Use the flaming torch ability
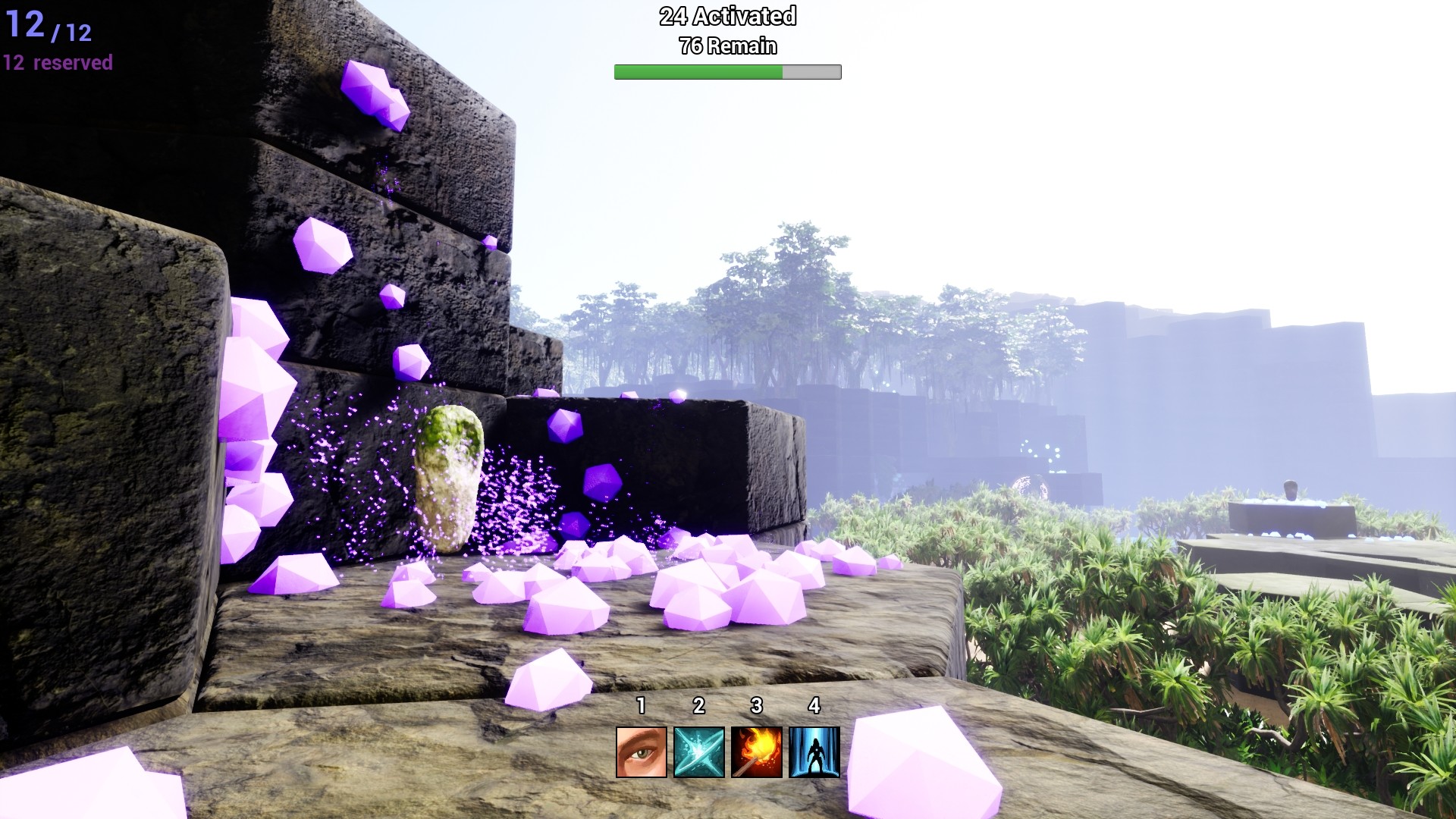Image resolution: width=1456 pixels, height=819 pixels. pyautogui.click(x=757, y=752)
